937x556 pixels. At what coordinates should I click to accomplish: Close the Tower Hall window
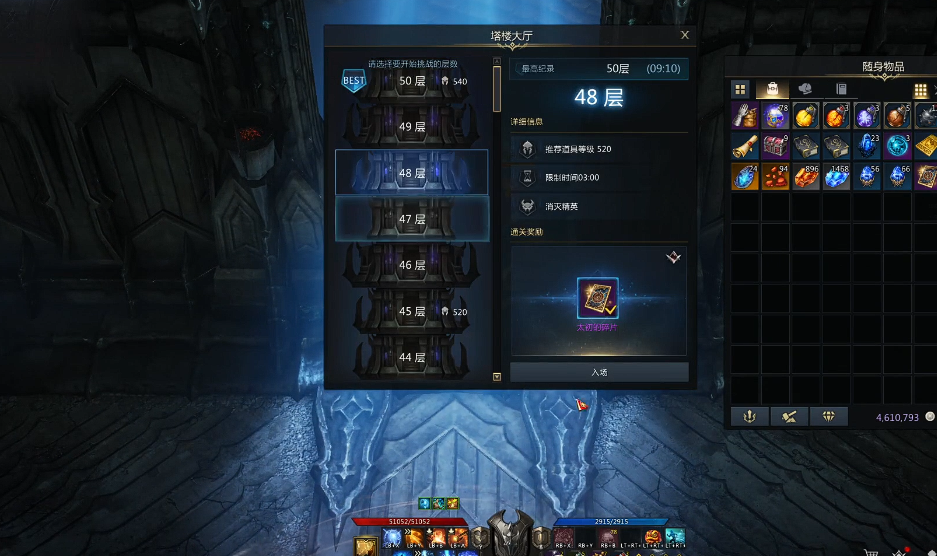coord(685,35)
